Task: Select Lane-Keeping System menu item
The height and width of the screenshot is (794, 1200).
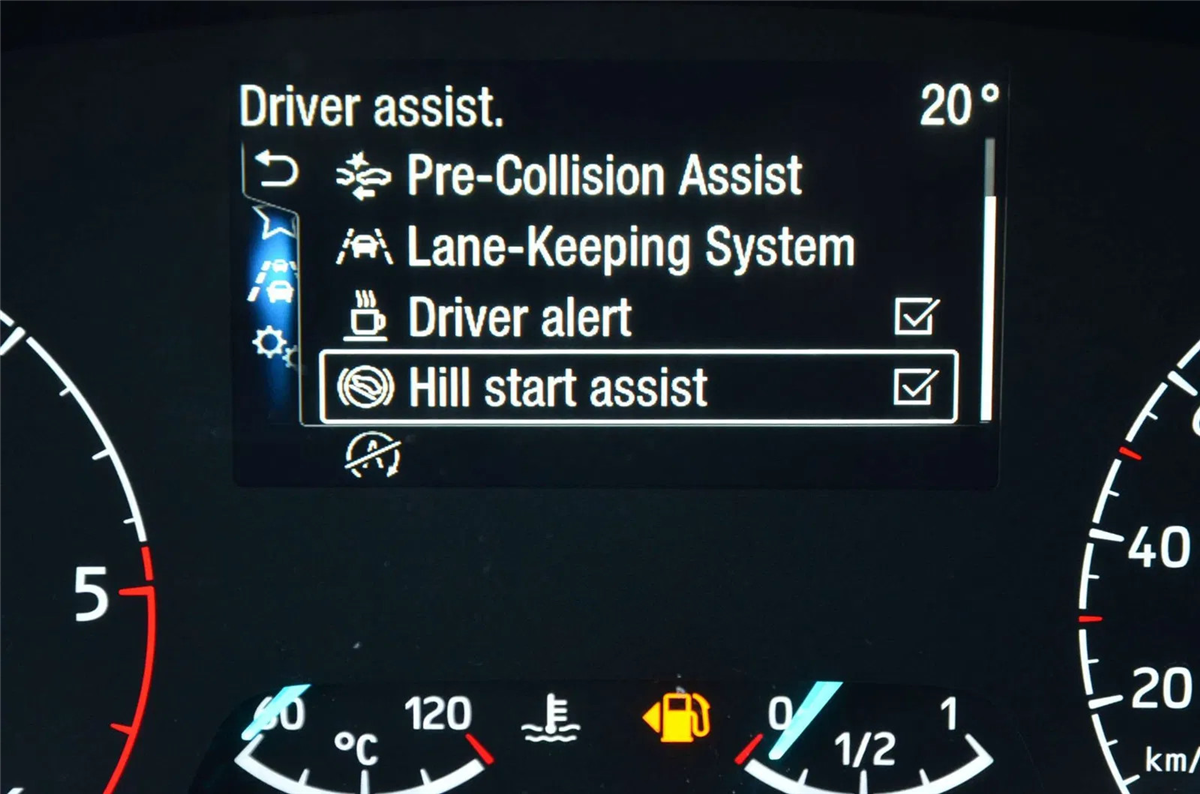Action: [630, 247]
